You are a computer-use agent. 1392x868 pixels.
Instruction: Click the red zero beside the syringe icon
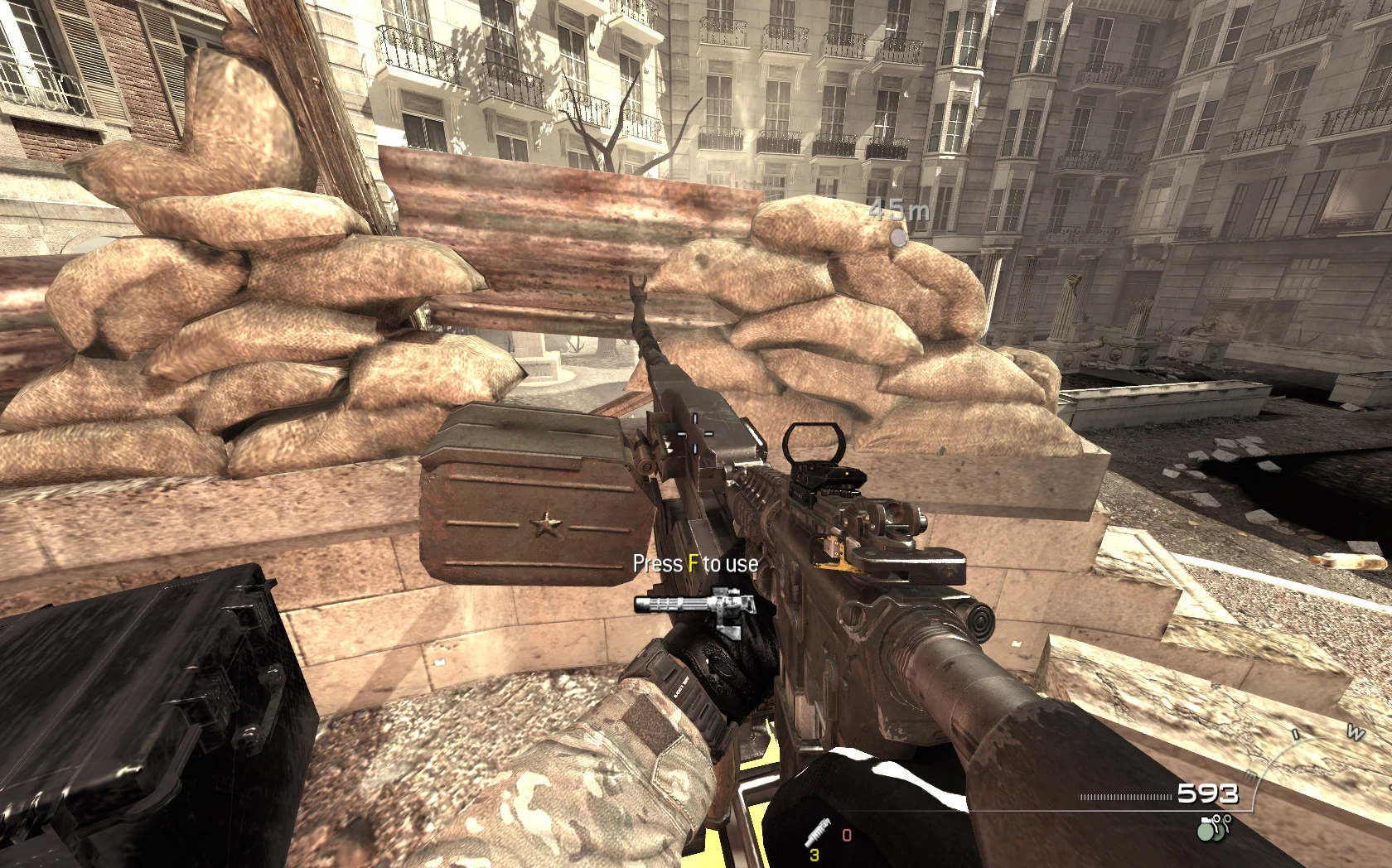847,836
